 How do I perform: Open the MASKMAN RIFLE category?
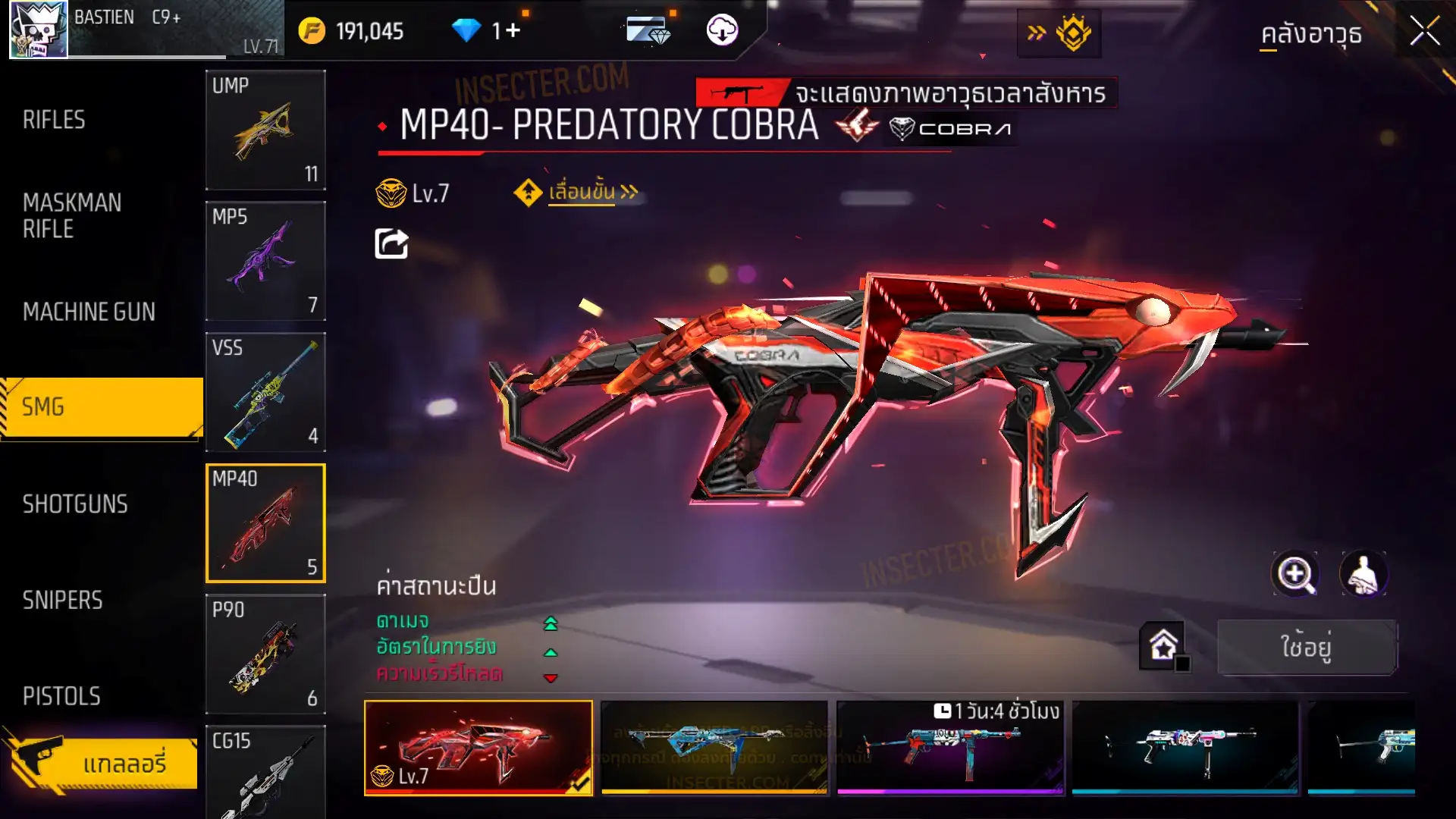(71, 216)
